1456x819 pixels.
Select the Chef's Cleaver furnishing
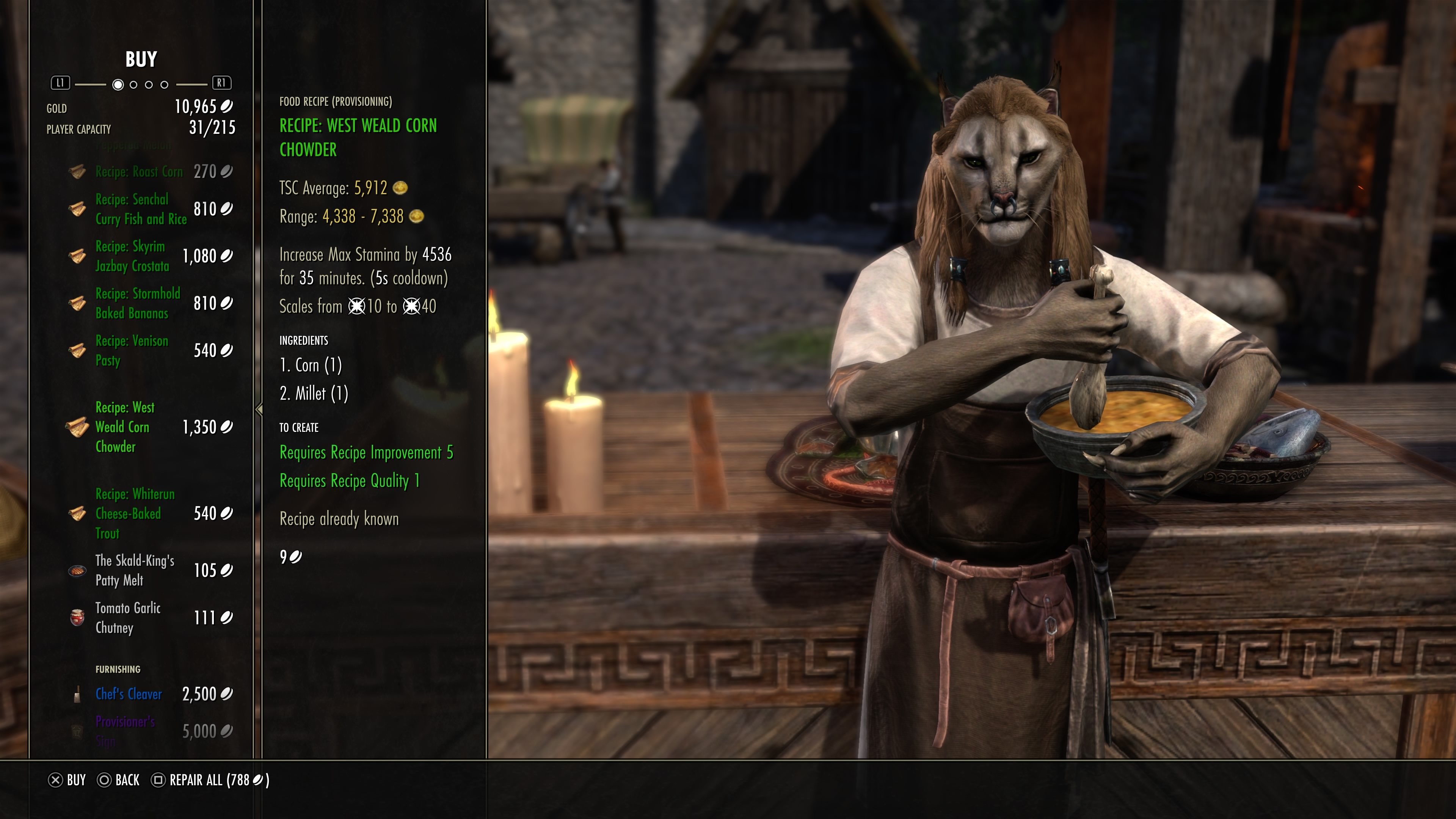(129, 694)
